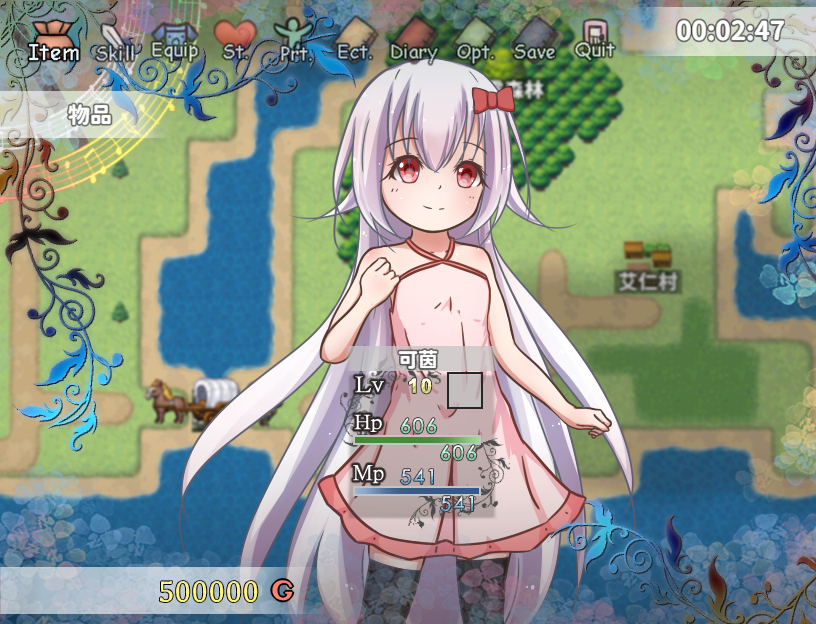Select the Quit menu entry
Screen dimensions: 816x624
(x=595, y=41)
